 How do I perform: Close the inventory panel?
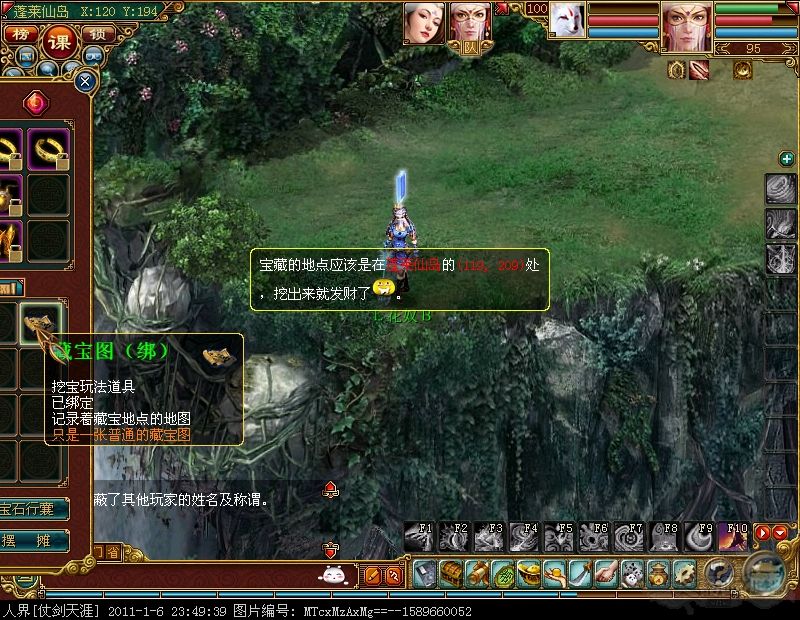coord(86,80)
